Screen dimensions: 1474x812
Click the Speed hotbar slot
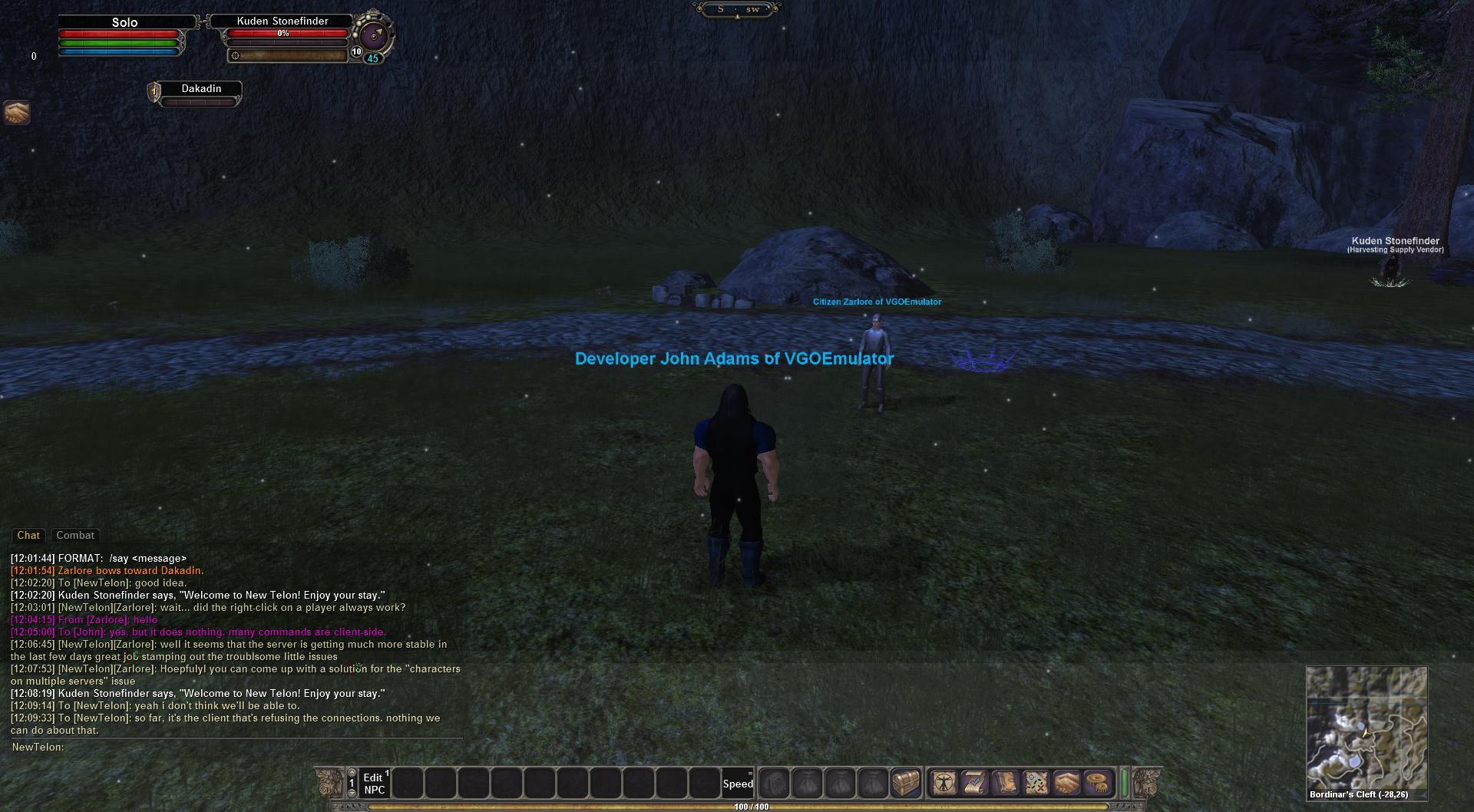click(738, 784)
